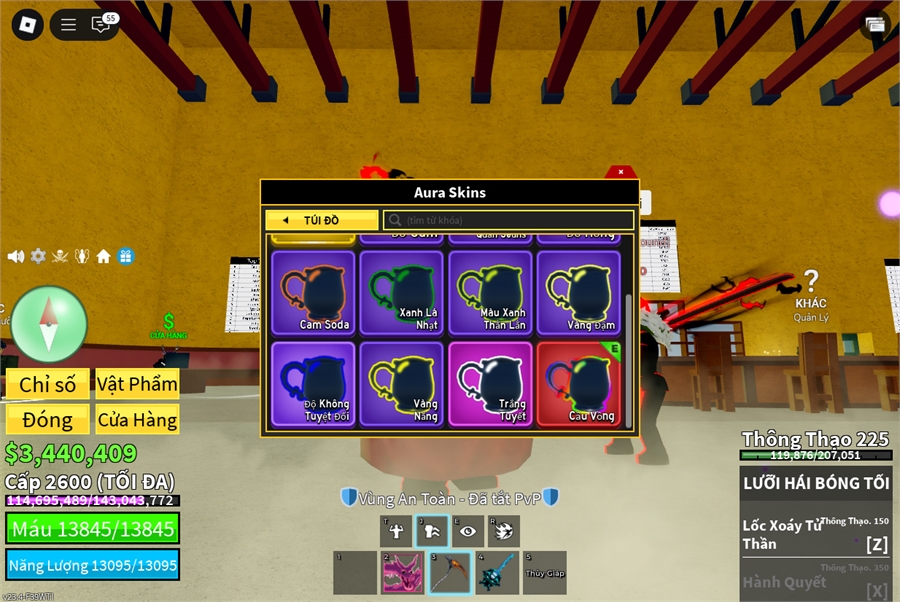This screenshot has height=602, width=900.
Task: Select the equipped Cầu Vồng aura skin
Action: tap(578, 384)
